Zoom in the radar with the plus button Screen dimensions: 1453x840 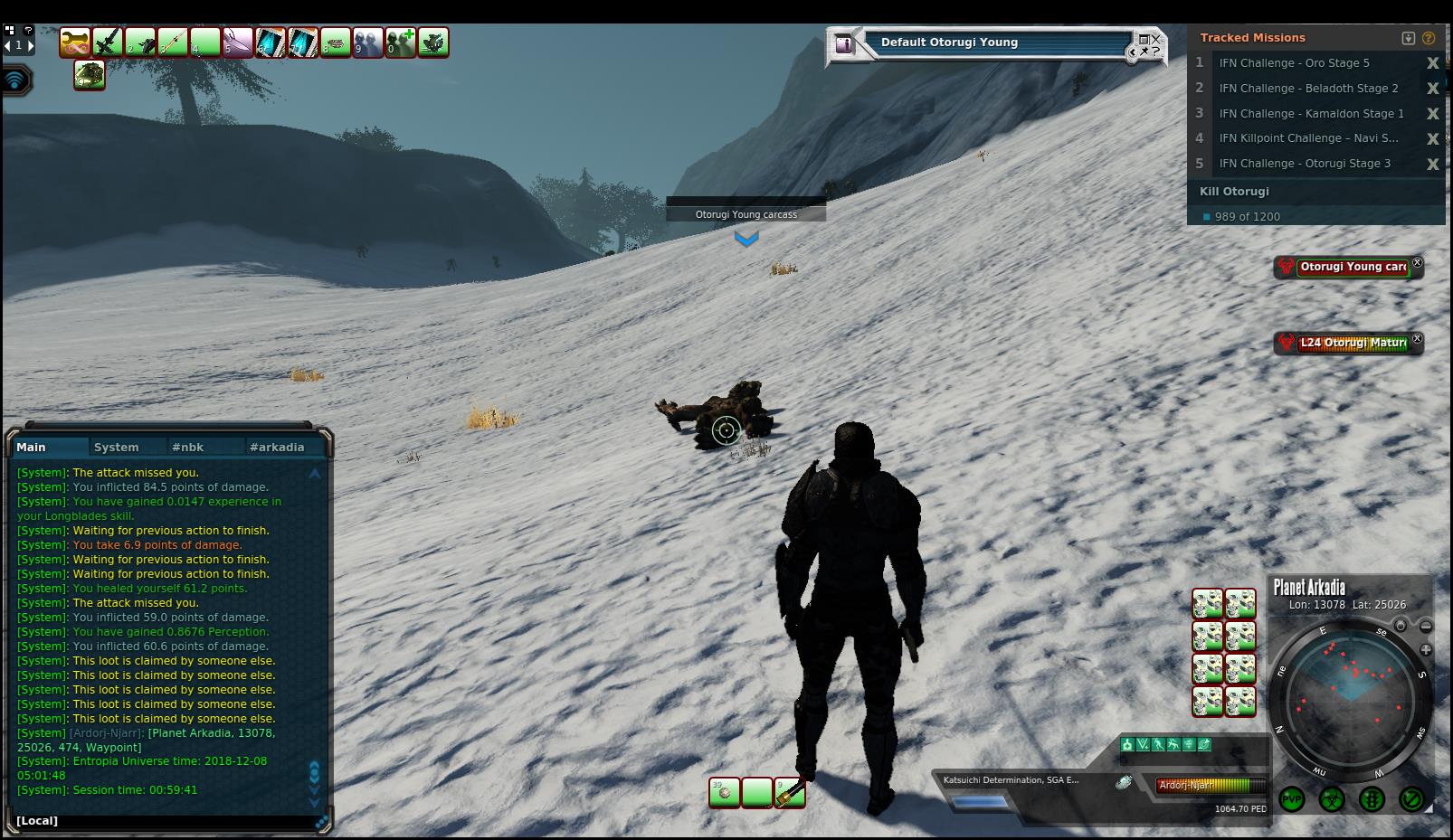1426,649
